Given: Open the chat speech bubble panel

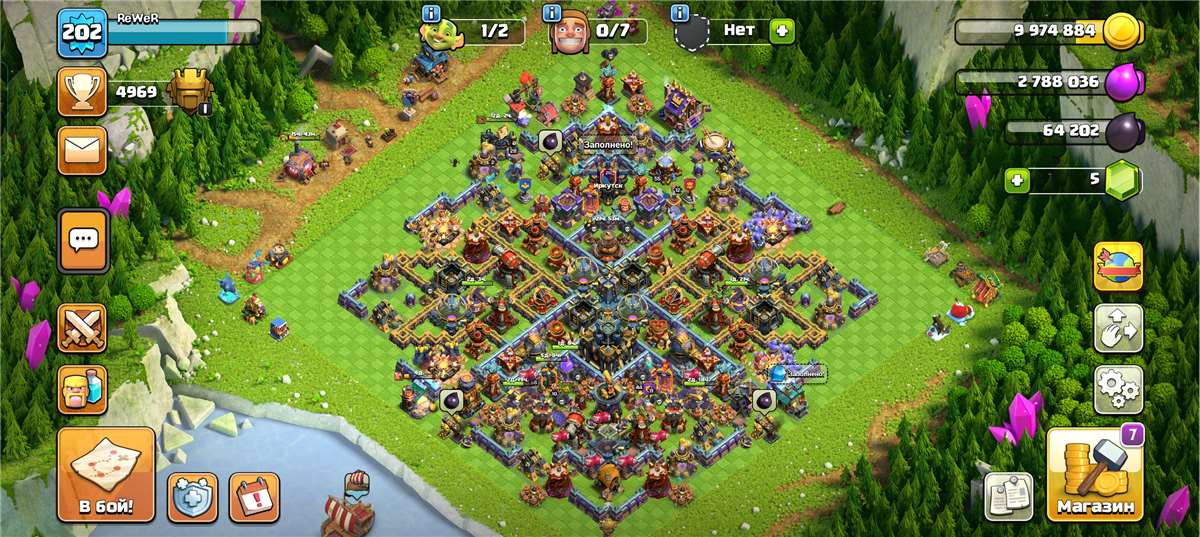Looking at the screenshot, I should [x=83, y=240].
